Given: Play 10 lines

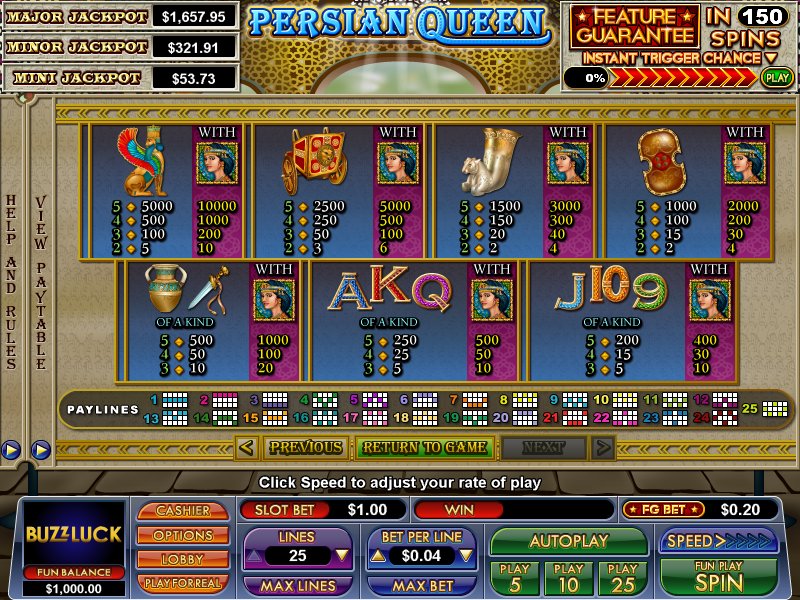Looking at the screenshot, I should (x=569, y=577).
